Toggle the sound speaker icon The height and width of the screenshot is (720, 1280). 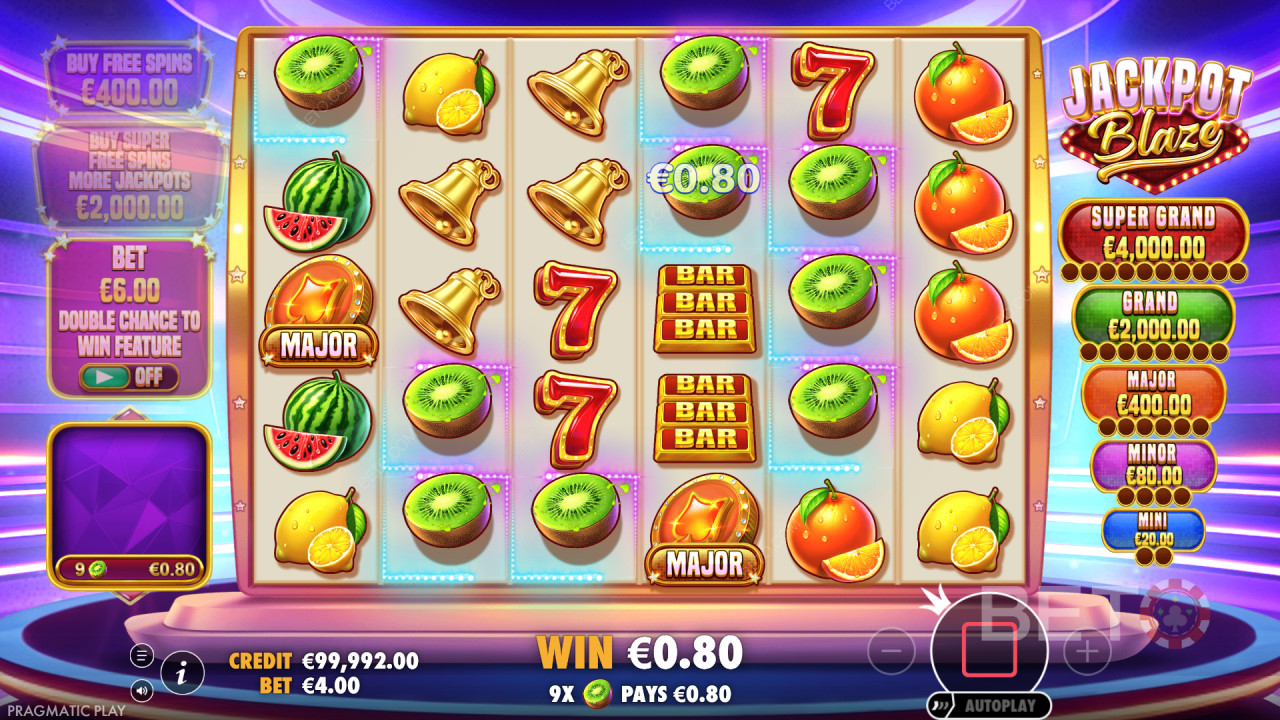pos(142,690)
